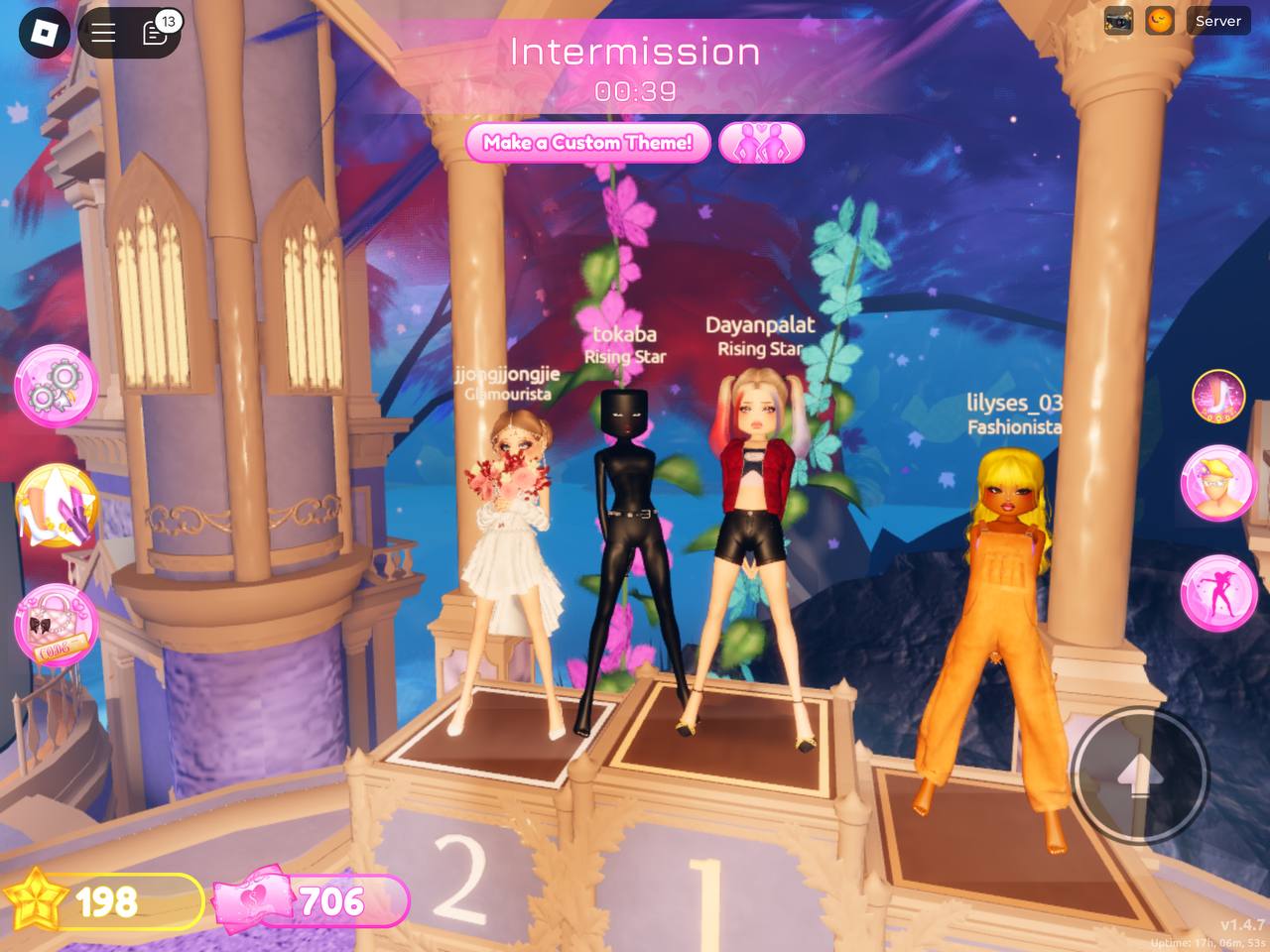Open the high heel and lipstick star icon
The width and height of the screenshot is (1270, 952).
56,506
